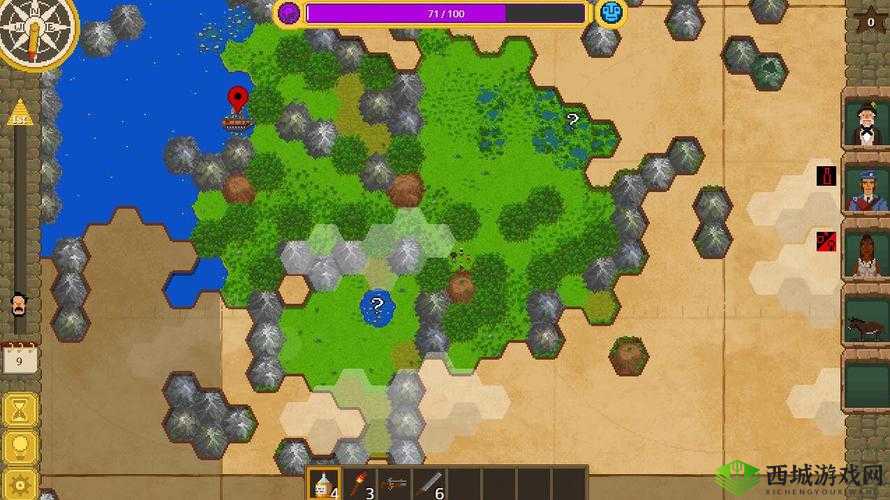Select the white-bearded explorer portrait
Viewport: 890px width, 500px height.
click(x=865, y=124)
